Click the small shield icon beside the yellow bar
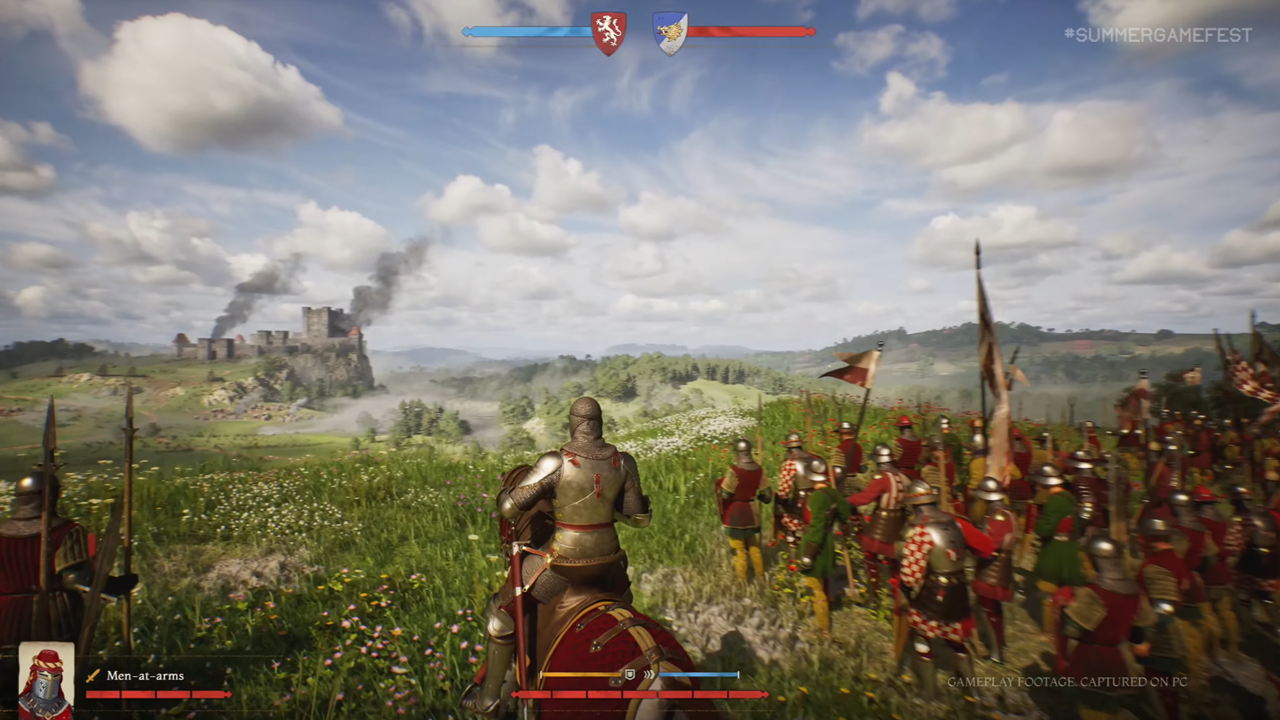 (x=630, y=675)
